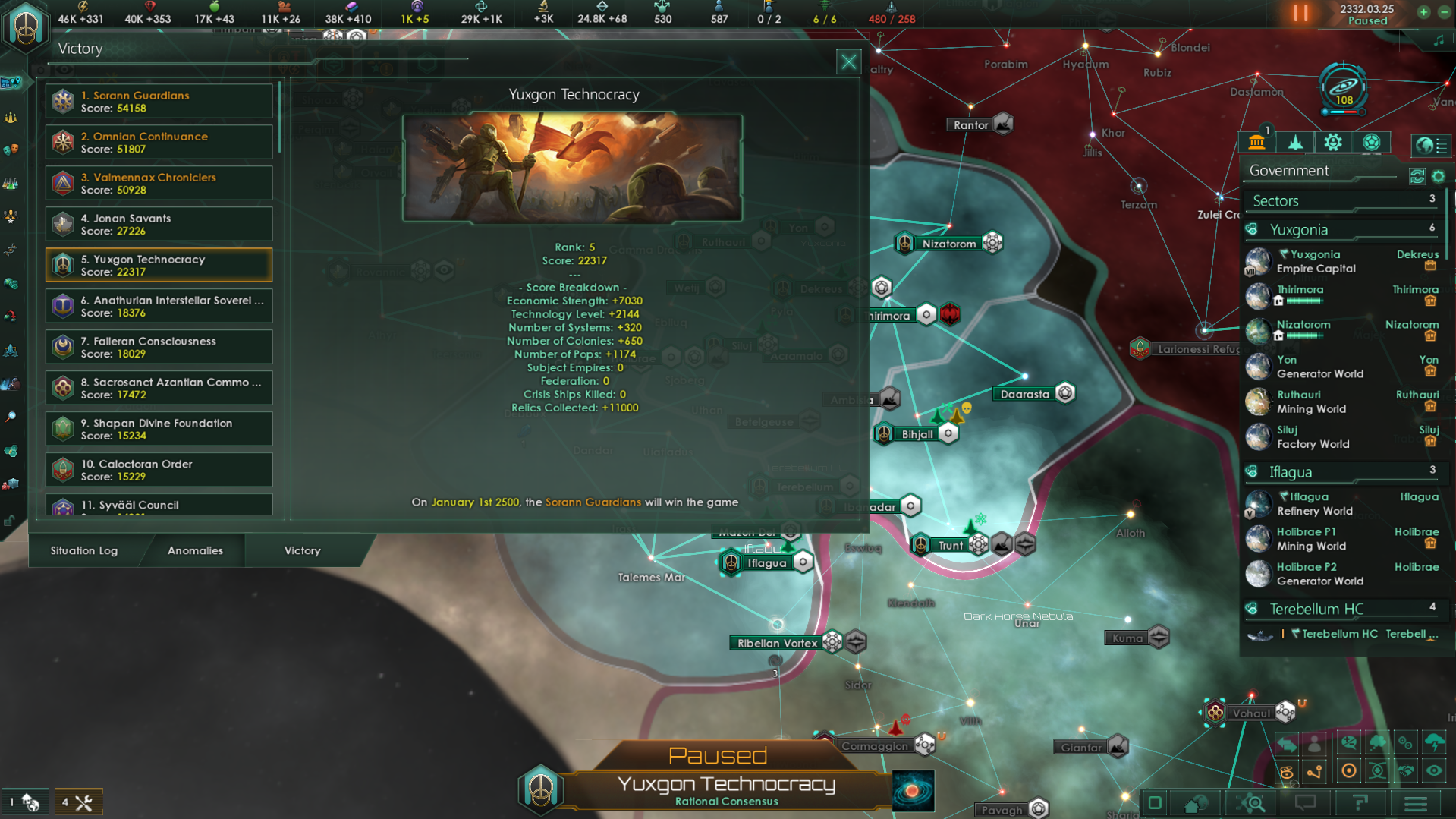This screenshot has width=1456, height=819.
Task: Select Jonan Savants ranking row
Action: [159, 225]
